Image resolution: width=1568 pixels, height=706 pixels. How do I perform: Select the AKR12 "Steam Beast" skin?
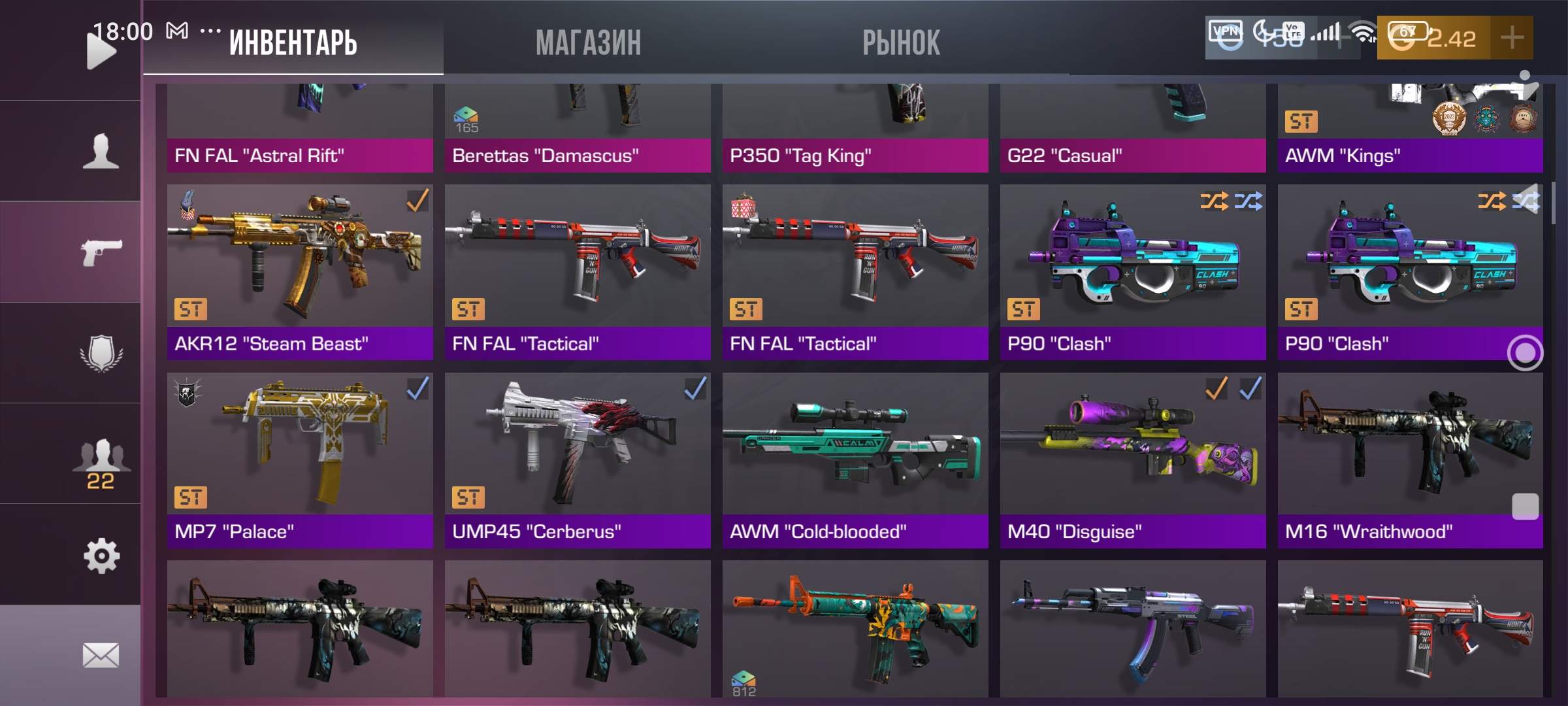coord(300,271)
